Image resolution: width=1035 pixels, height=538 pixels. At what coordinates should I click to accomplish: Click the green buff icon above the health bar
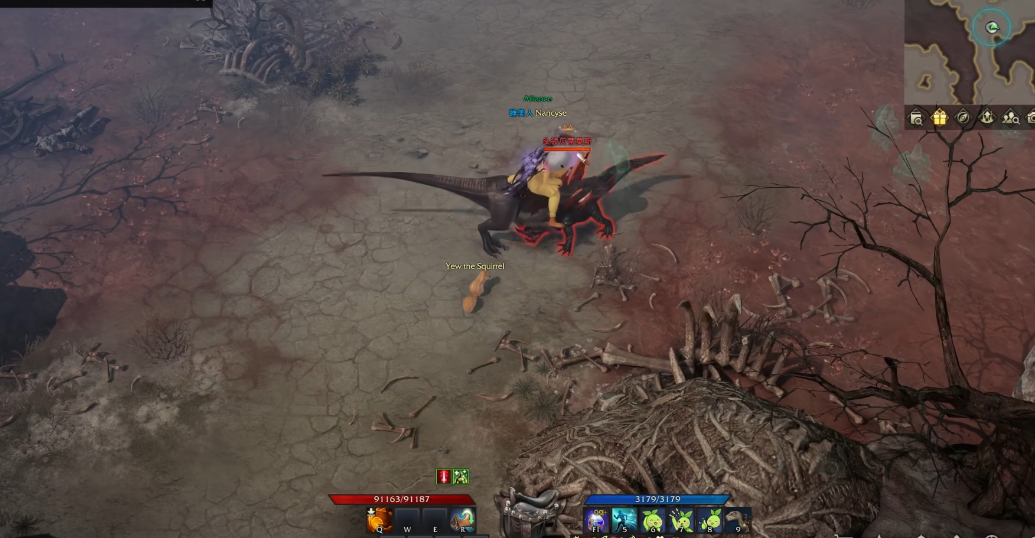point(461,477)
